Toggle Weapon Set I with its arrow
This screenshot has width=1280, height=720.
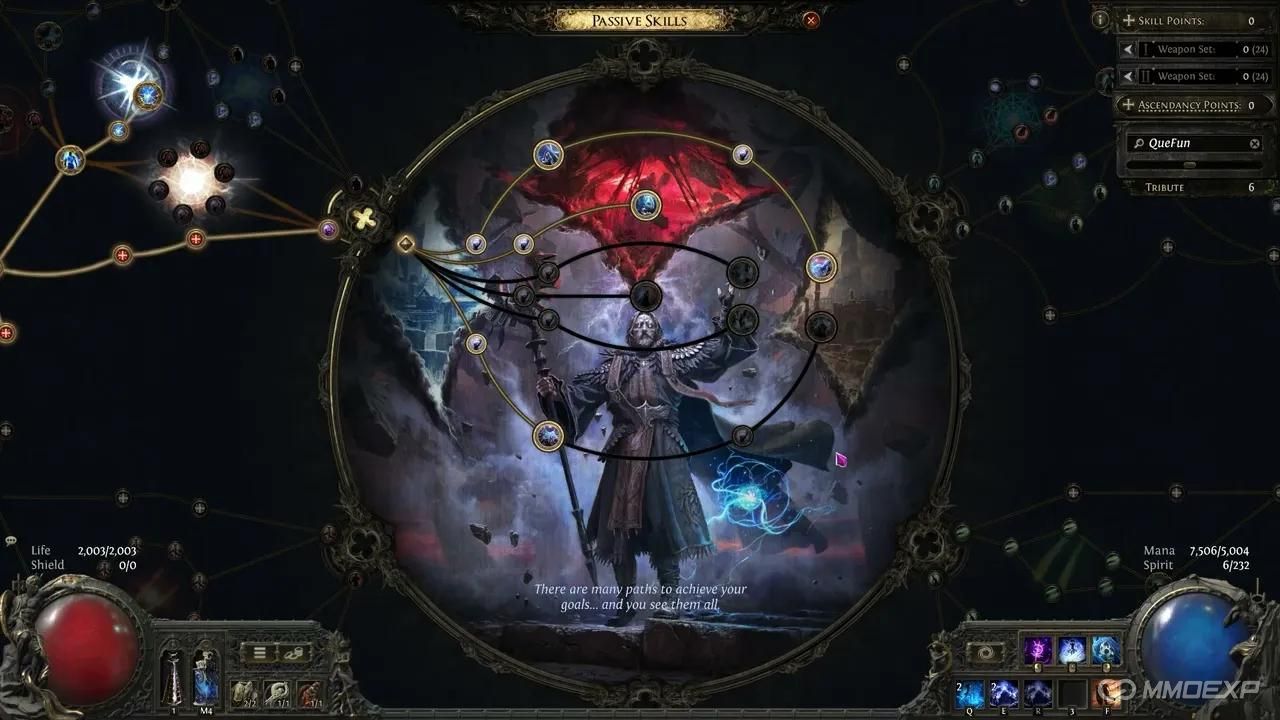[x=1128, y=48]
